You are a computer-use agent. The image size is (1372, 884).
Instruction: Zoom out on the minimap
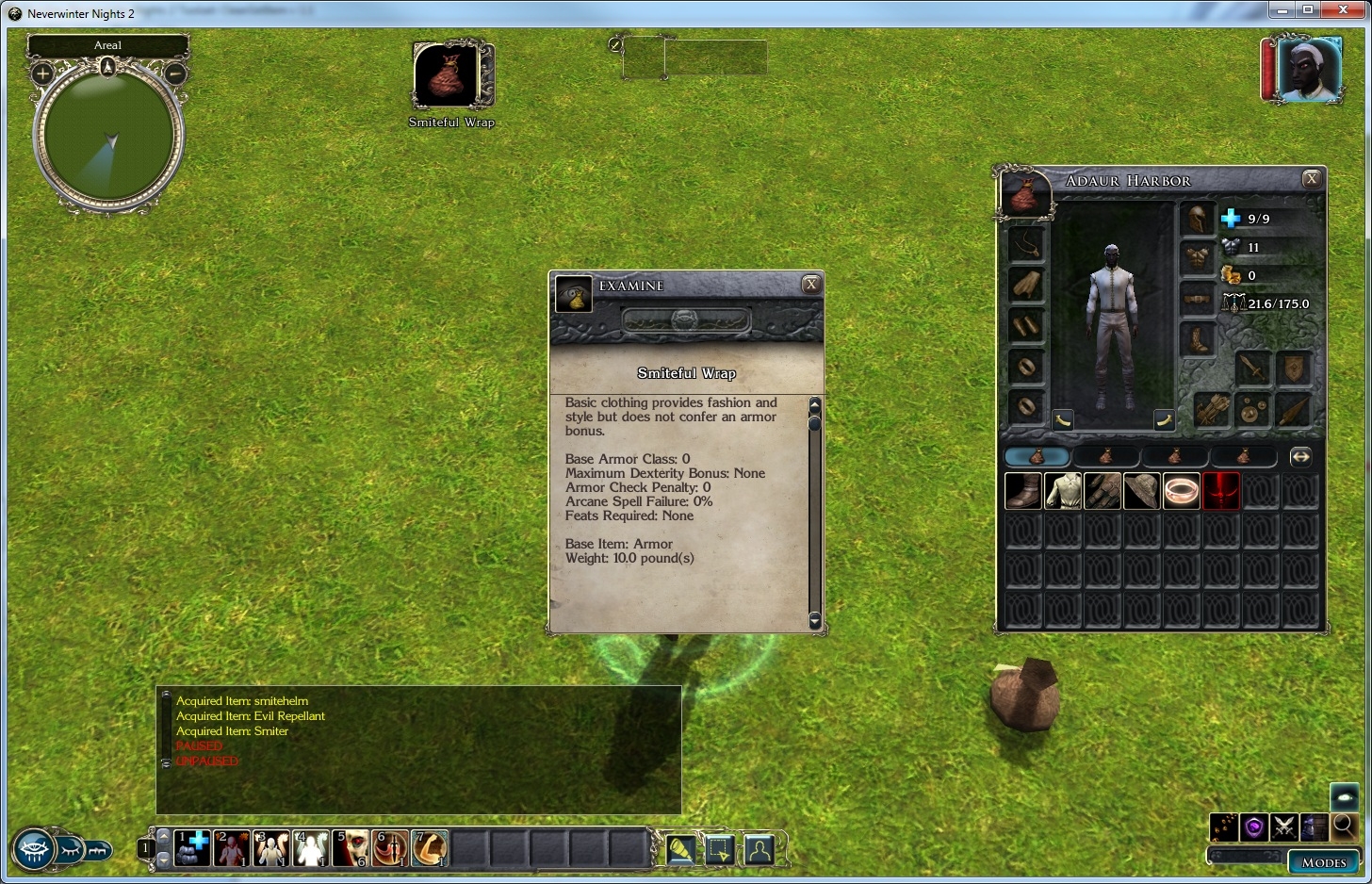(175, 74)
